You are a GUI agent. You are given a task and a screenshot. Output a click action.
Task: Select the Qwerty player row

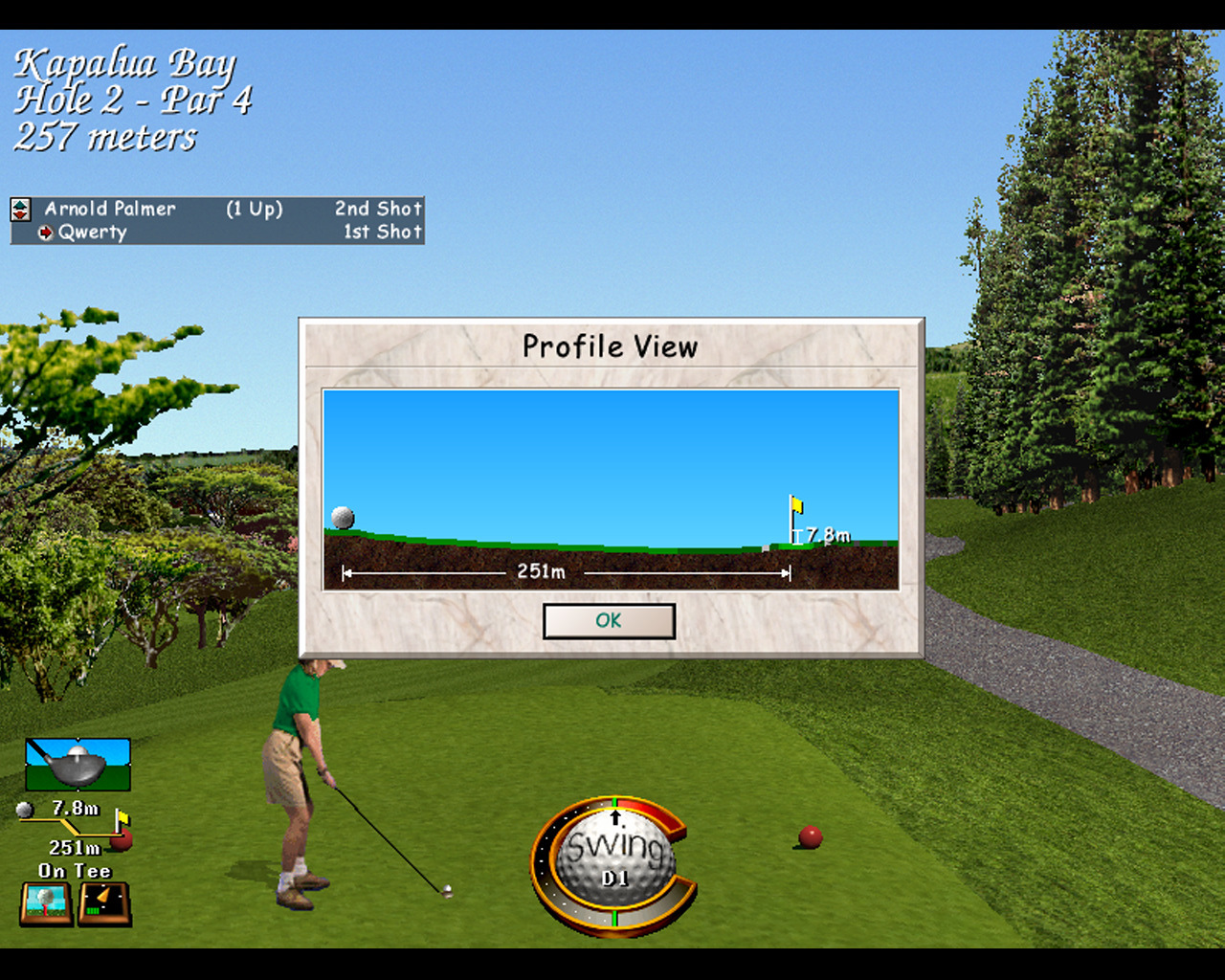tap(230, 233)
